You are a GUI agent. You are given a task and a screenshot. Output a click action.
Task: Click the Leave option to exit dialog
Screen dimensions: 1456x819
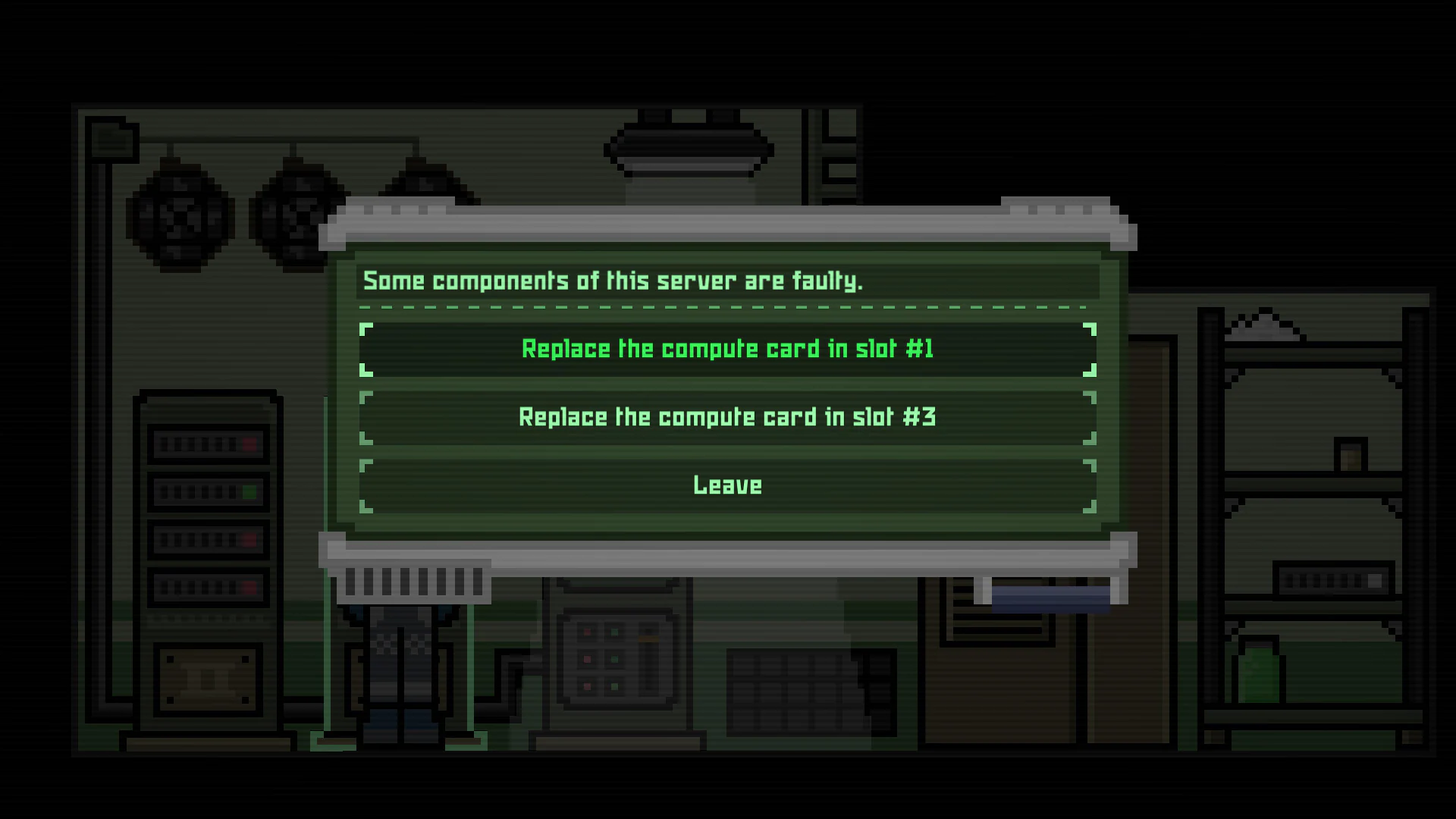coord(726,485)
